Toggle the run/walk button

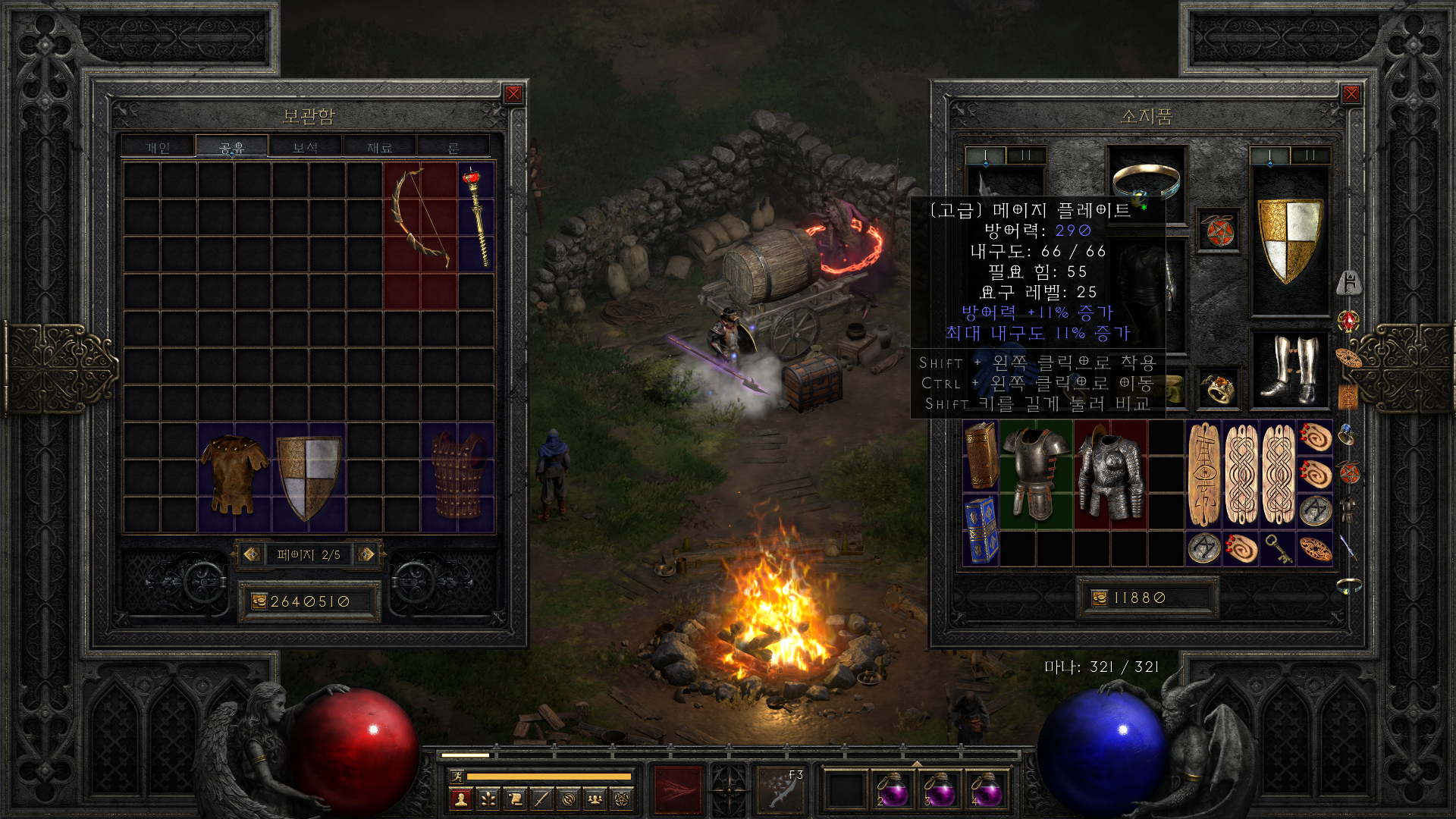pyautogui.click(x=457, y=776)
